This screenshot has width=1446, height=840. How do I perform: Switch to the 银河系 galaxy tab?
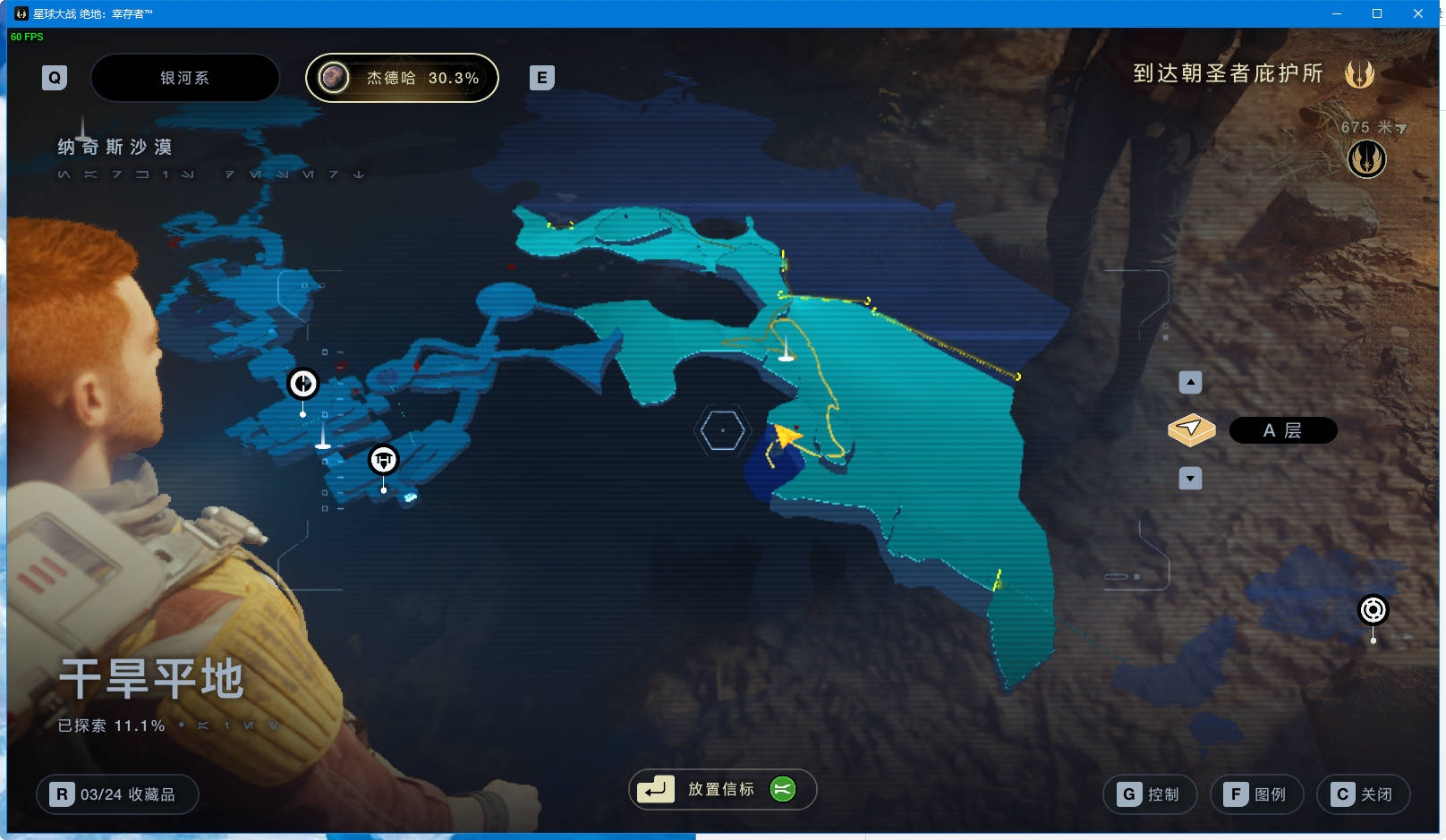[184, 78]
